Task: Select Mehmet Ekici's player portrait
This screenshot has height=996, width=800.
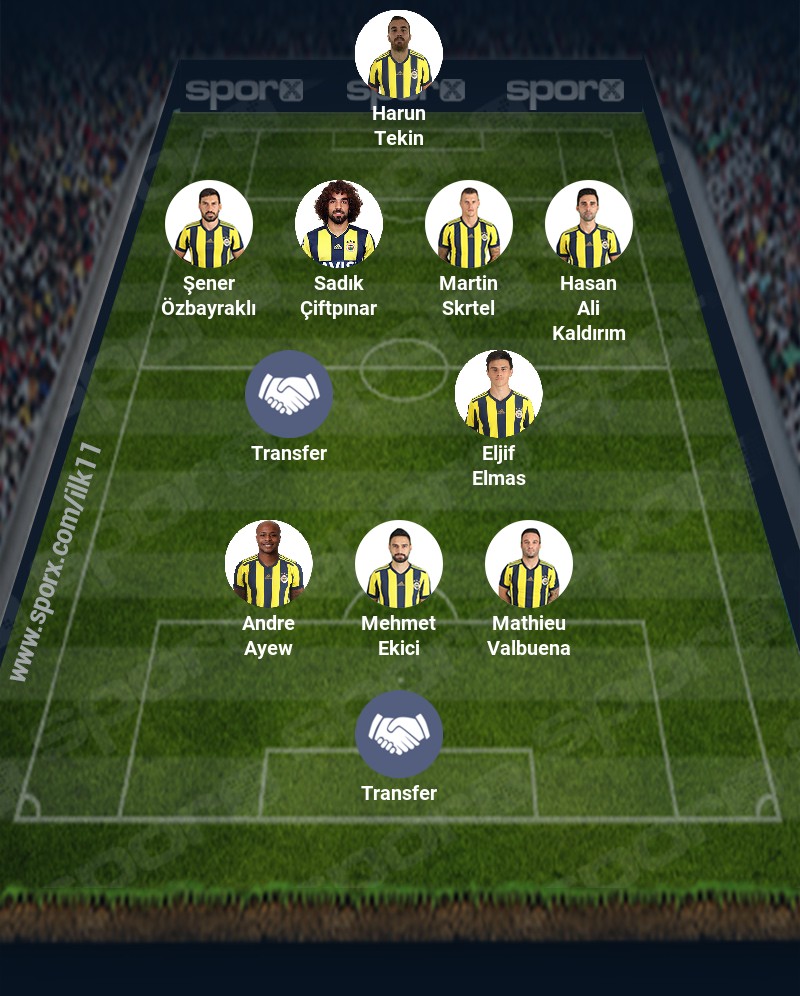Action: click(x=399, y=564)
